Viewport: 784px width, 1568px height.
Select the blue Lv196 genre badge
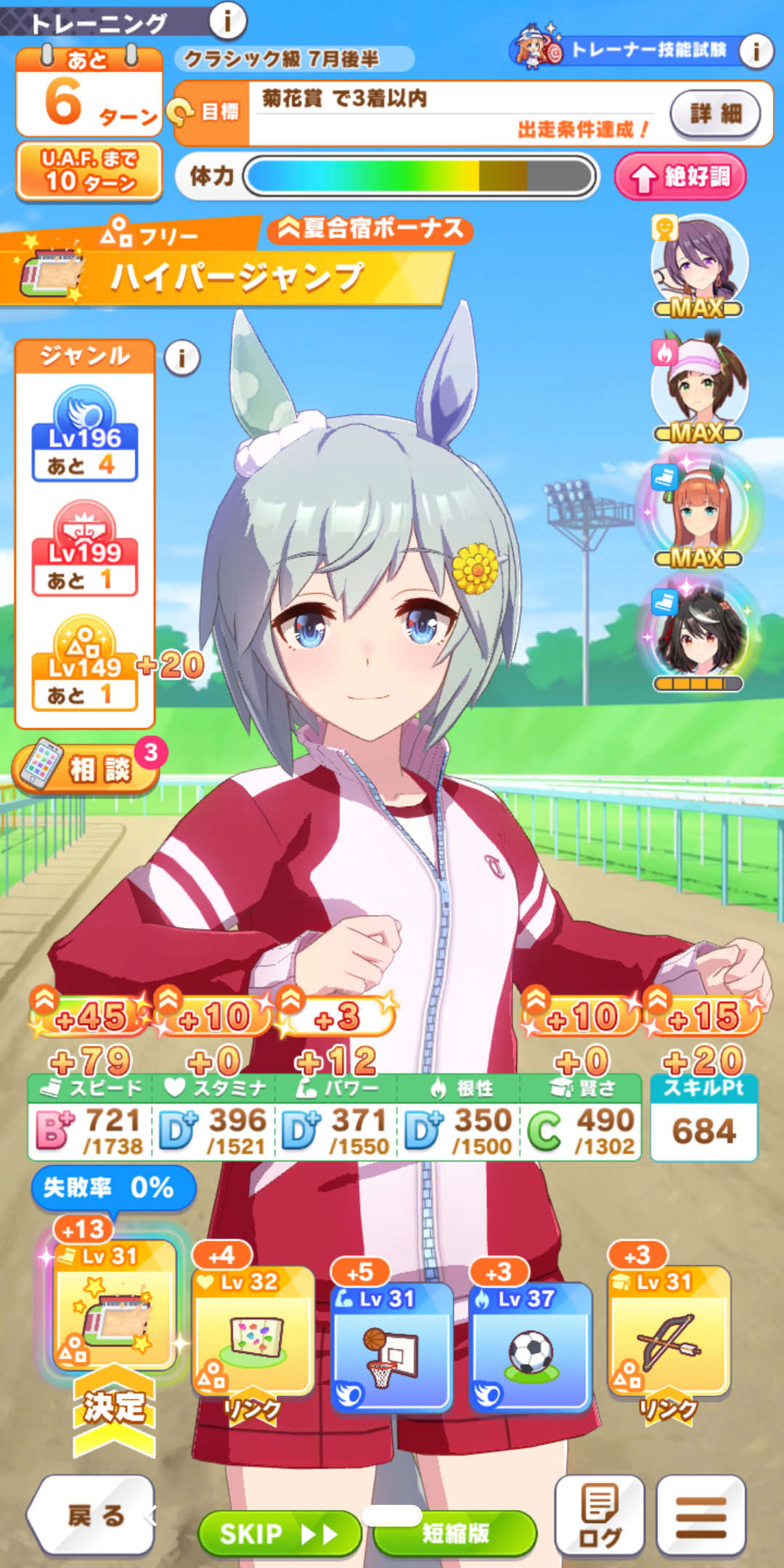(x=84, y=434)
